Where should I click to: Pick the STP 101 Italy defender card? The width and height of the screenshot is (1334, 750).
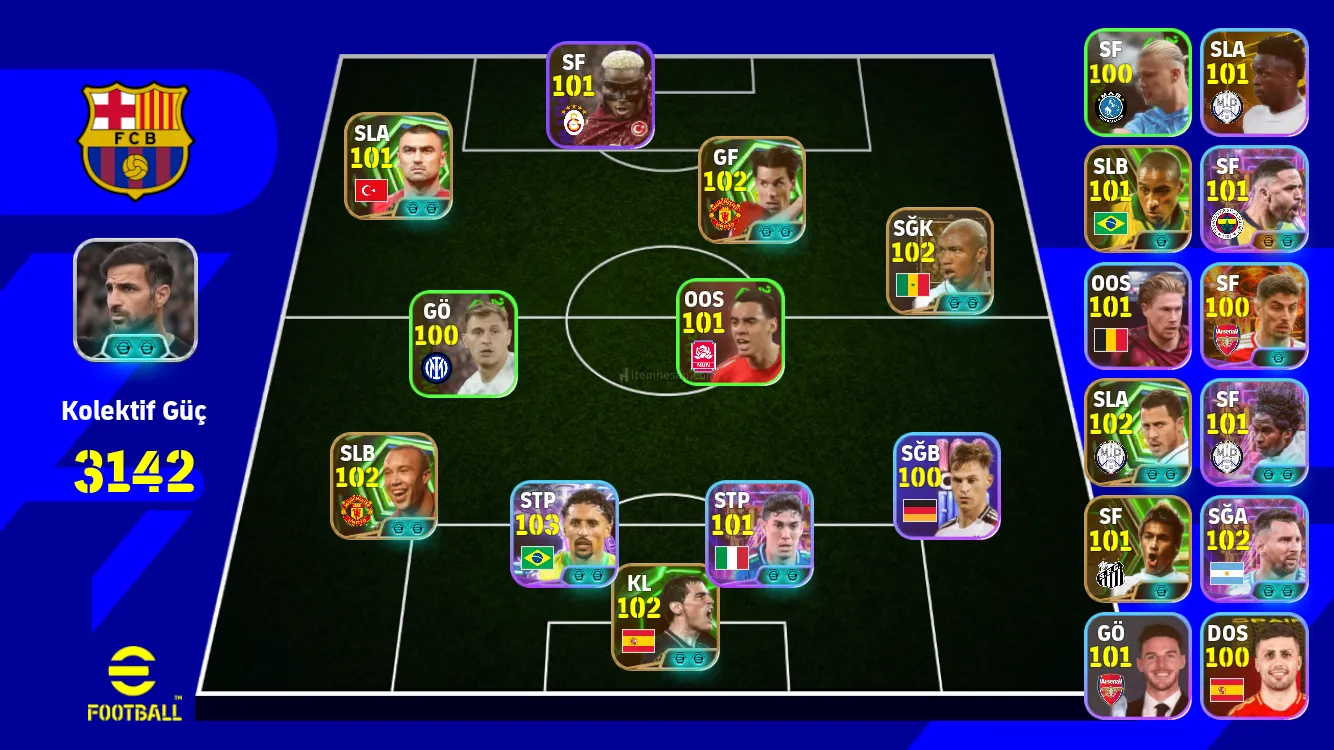[x=759, y=534]
